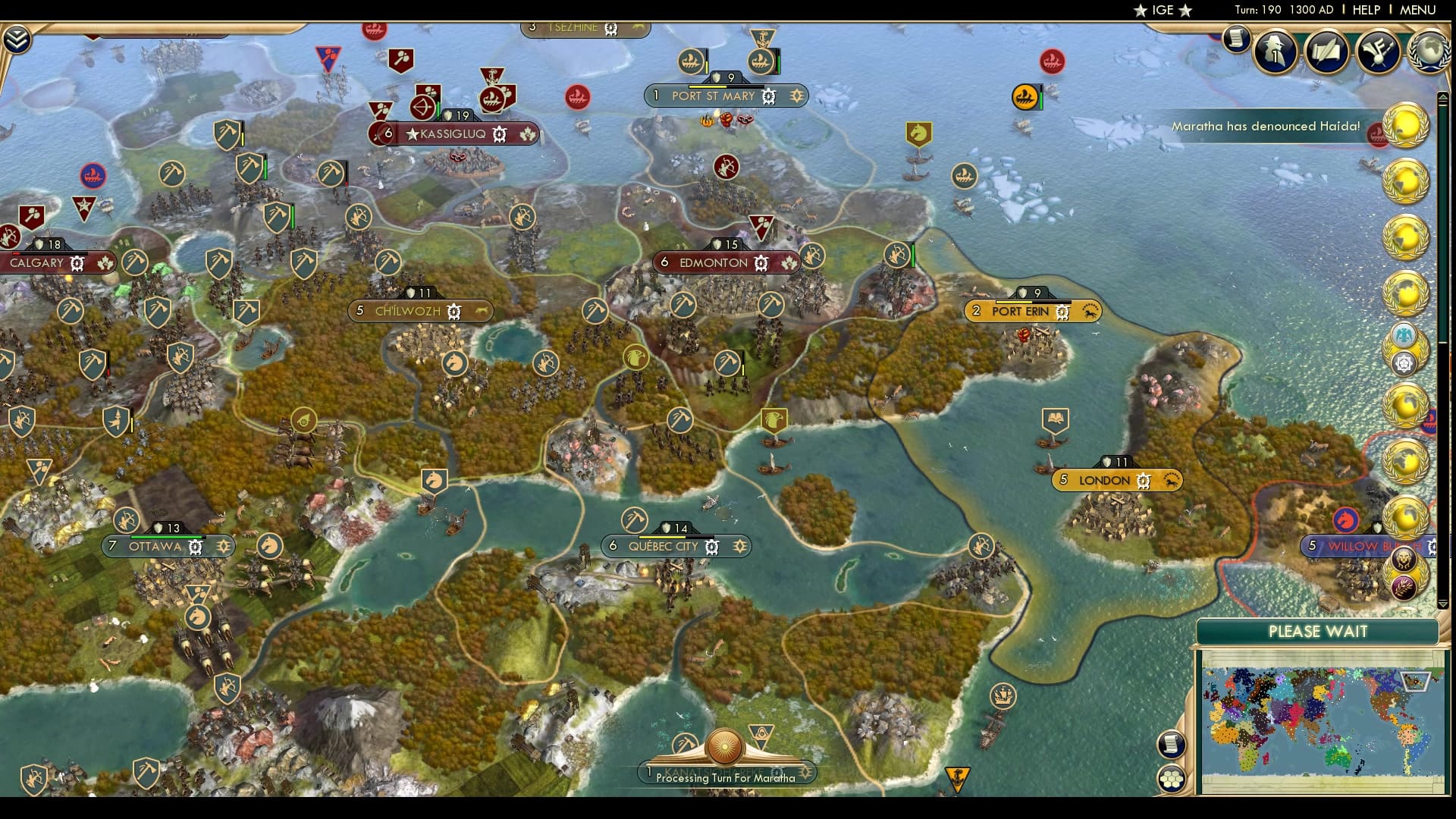Click the unit list scroll icon beside the minimap
Screen dimensions: 1456x819
click(x=1172, y=745)
